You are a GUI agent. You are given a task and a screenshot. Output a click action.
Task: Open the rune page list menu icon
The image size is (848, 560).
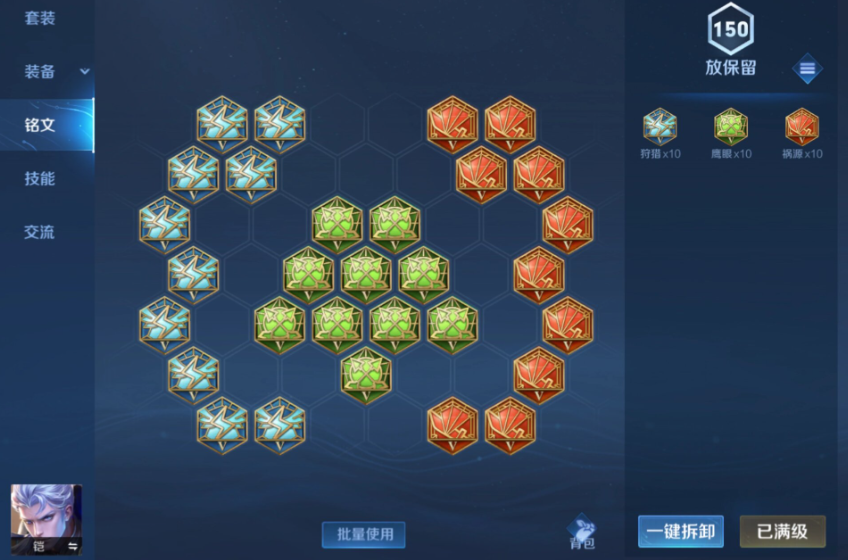[x=807, y=69]
